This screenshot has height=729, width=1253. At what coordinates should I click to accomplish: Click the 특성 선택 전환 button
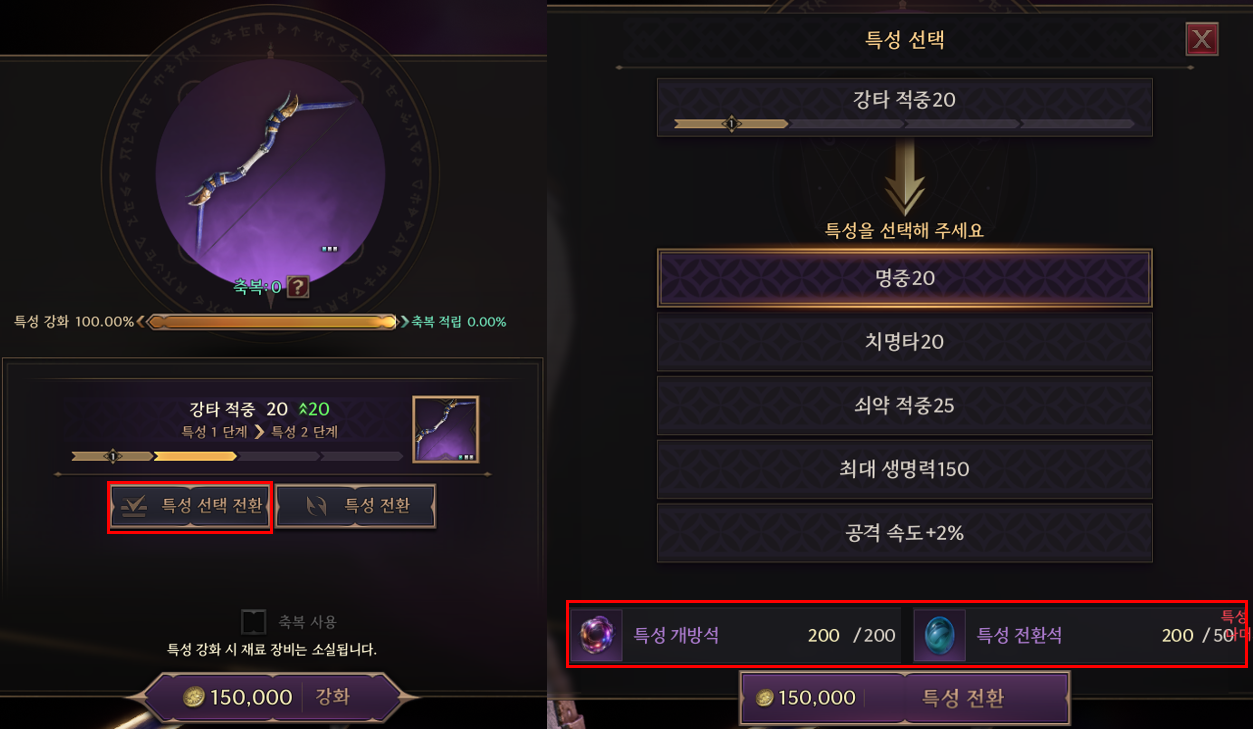(x=190, y=506)
